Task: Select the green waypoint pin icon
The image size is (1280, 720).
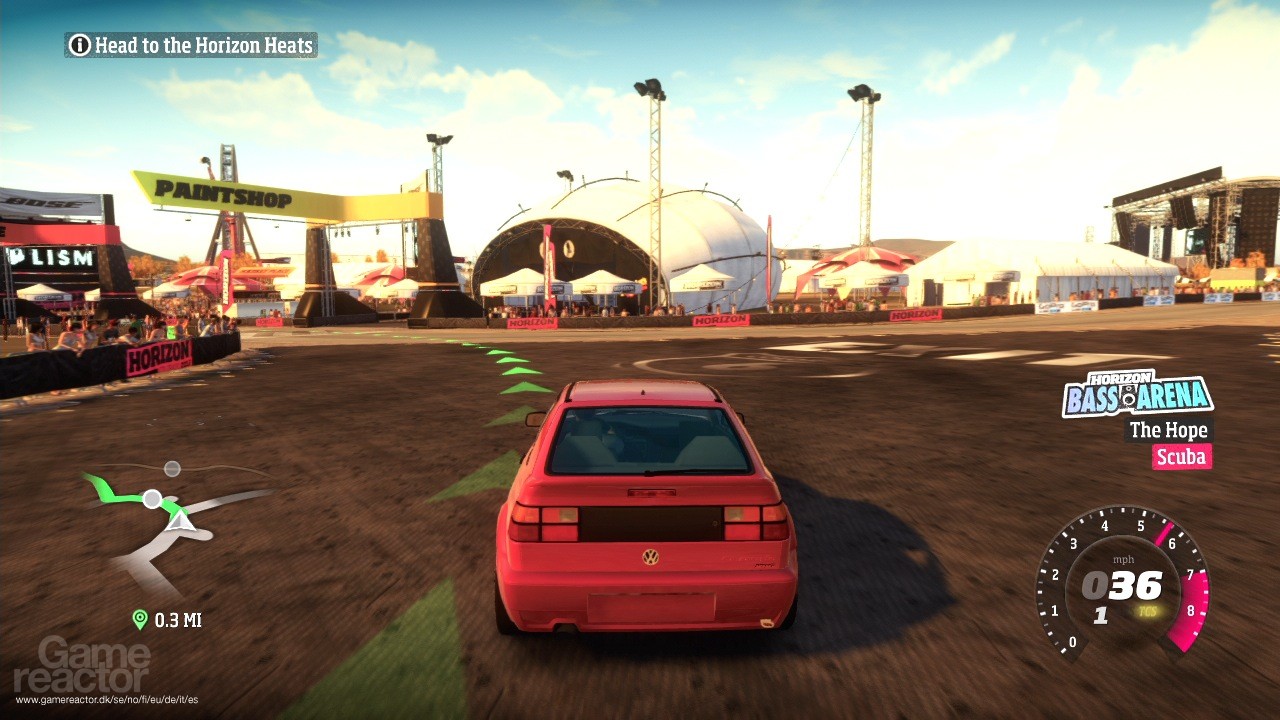Action: (x=139, y=620)
